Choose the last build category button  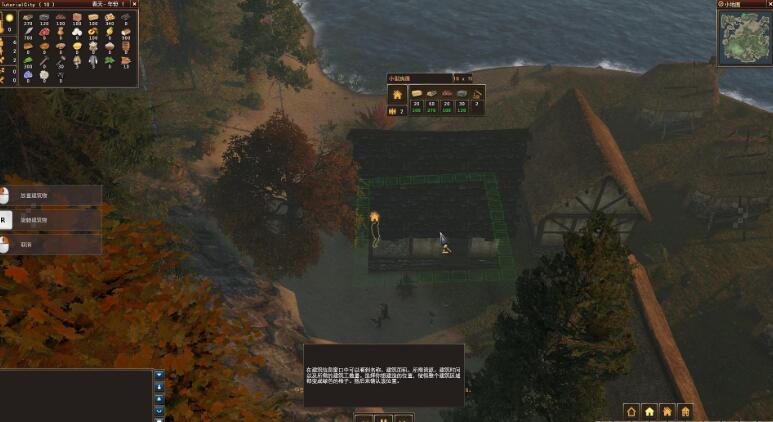[685, 410]
